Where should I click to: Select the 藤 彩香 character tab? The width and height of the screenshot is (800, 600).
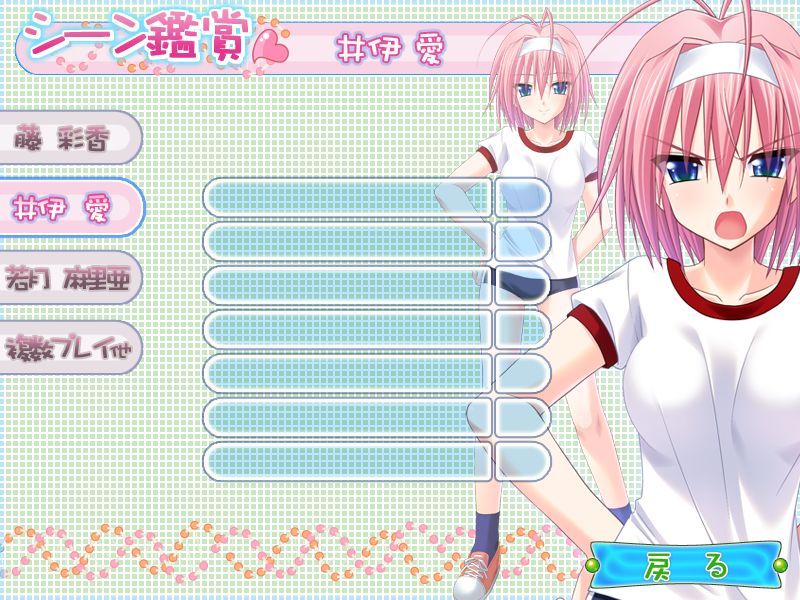tap(68, 138)
